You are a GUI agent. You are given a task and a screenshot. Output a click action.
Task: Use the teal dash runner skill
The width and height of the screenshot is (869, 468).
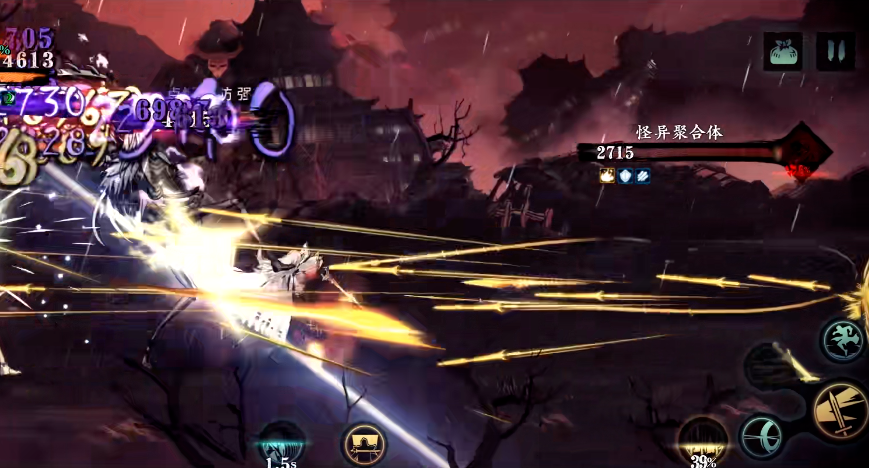[x=843, y=340]
